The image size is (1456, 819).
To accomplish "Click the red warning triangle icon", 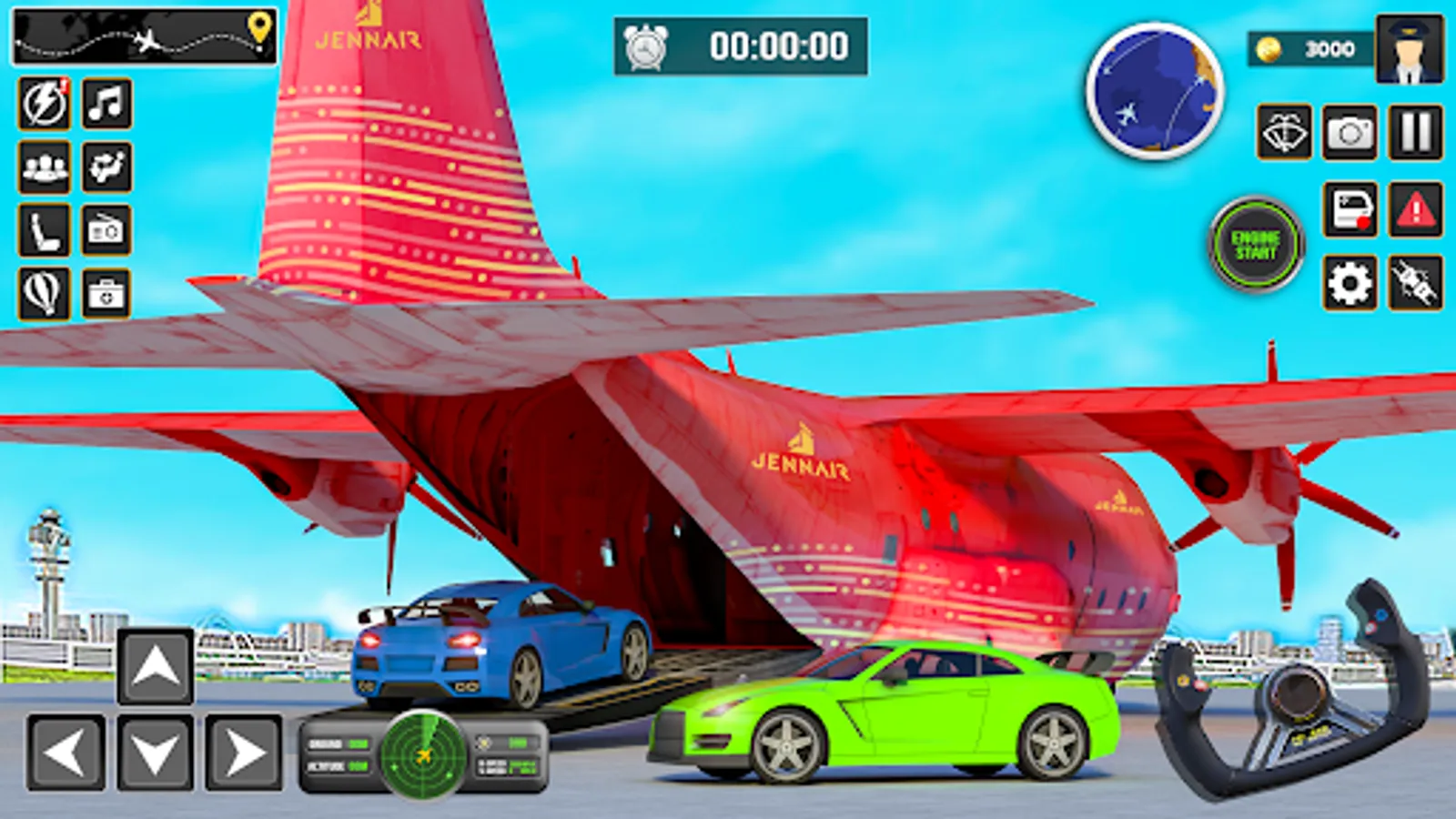I will click(1416, 210).
